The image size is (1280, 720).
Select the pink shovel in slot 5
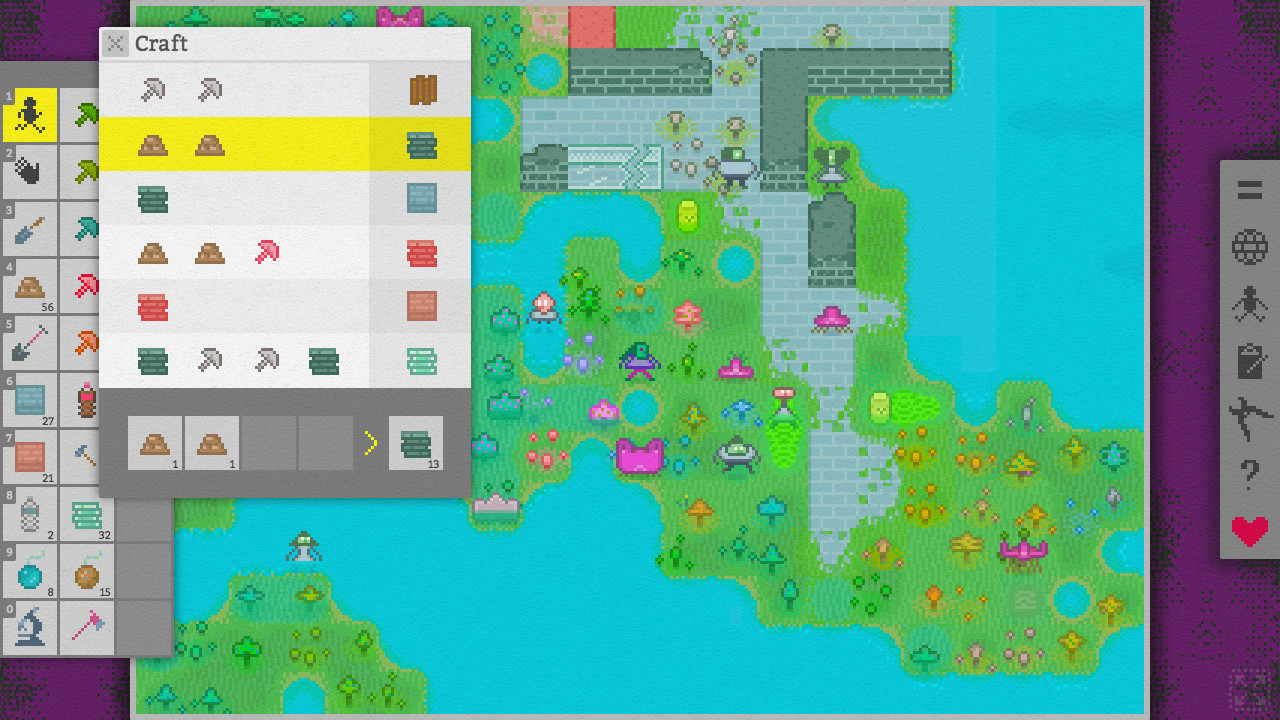tap(30, 343)
